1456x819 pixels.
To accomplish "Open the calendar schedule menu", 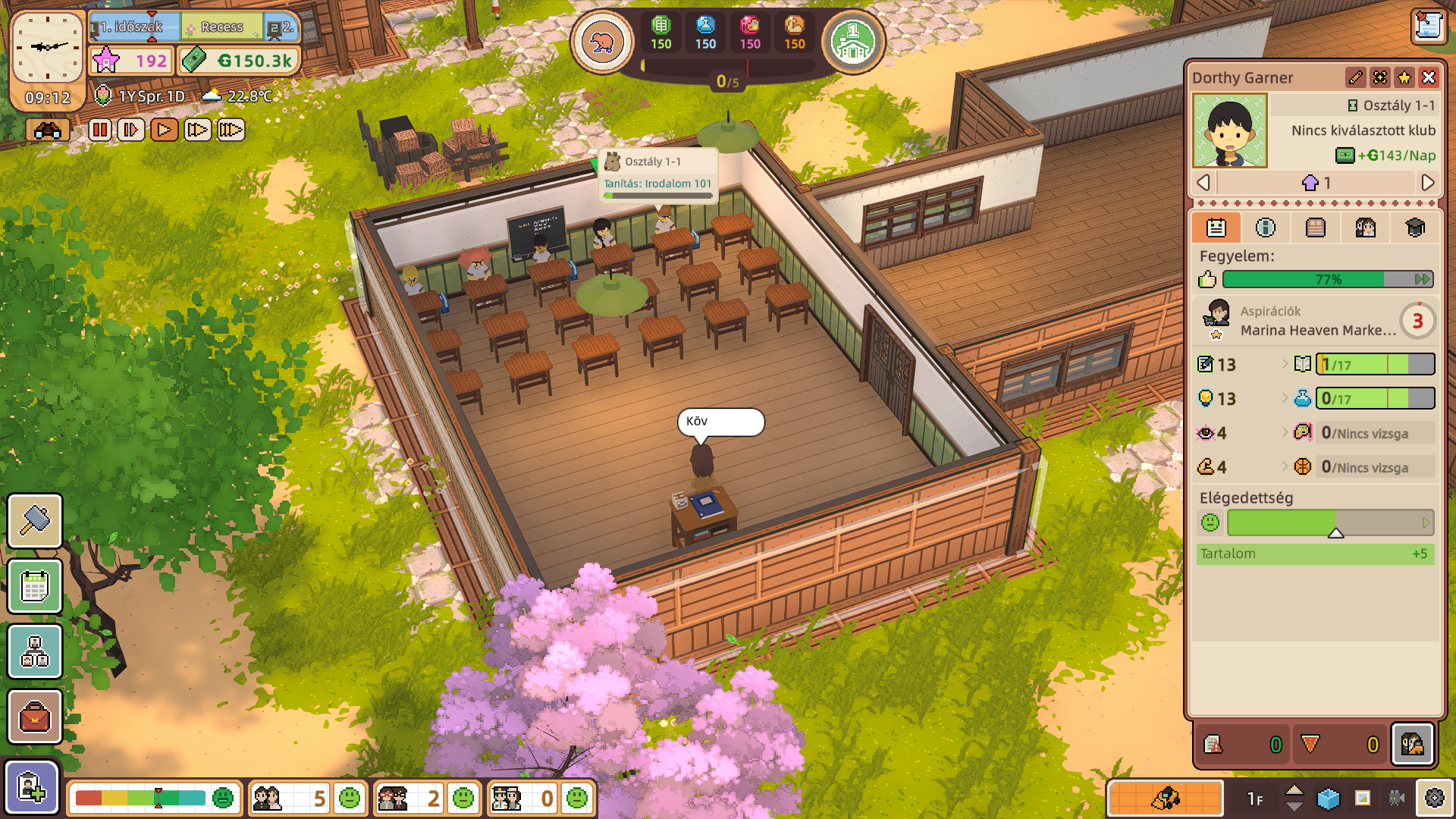I will click(35, 586).
